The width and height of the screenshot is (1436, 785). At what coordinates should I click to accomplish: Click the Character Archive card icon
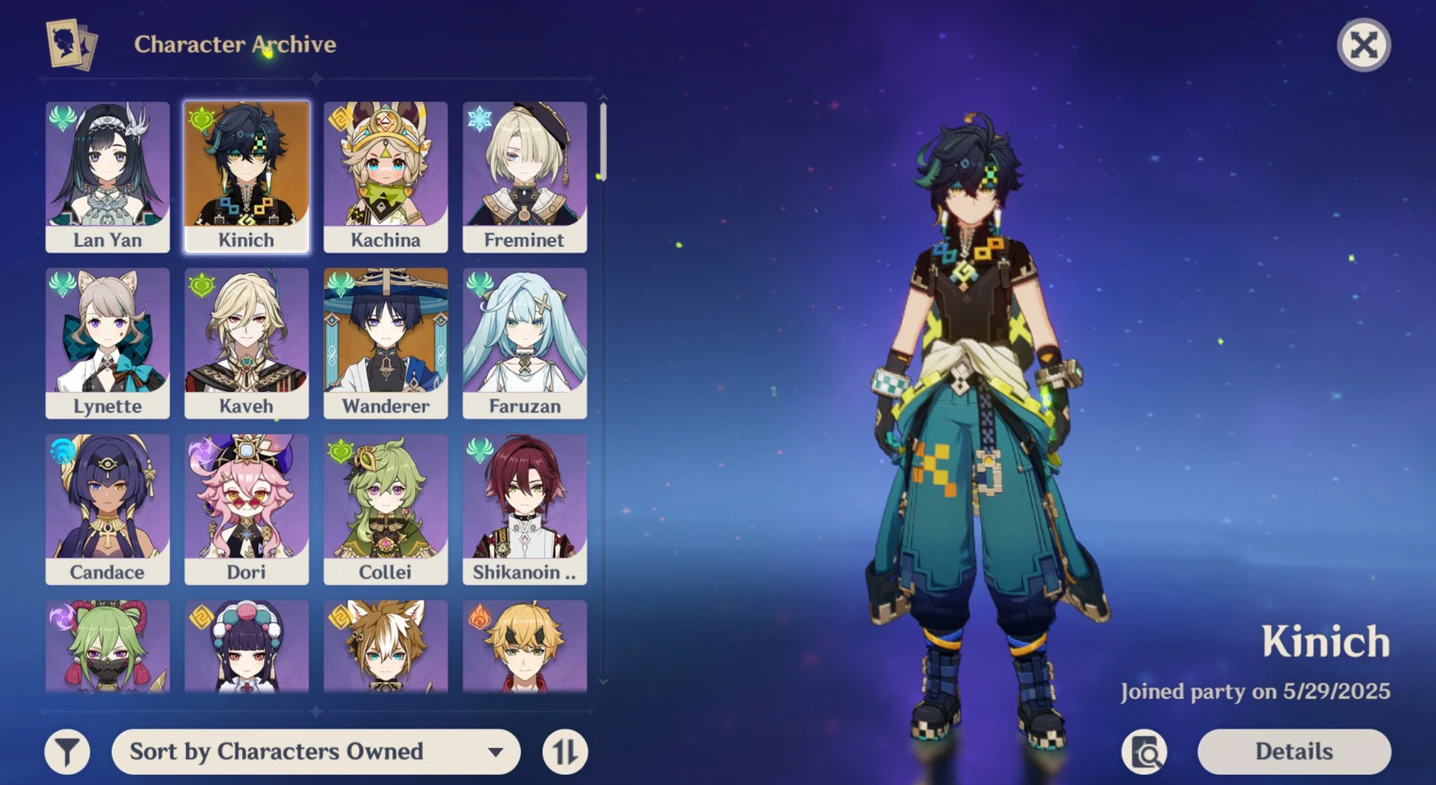click(72, 45)
